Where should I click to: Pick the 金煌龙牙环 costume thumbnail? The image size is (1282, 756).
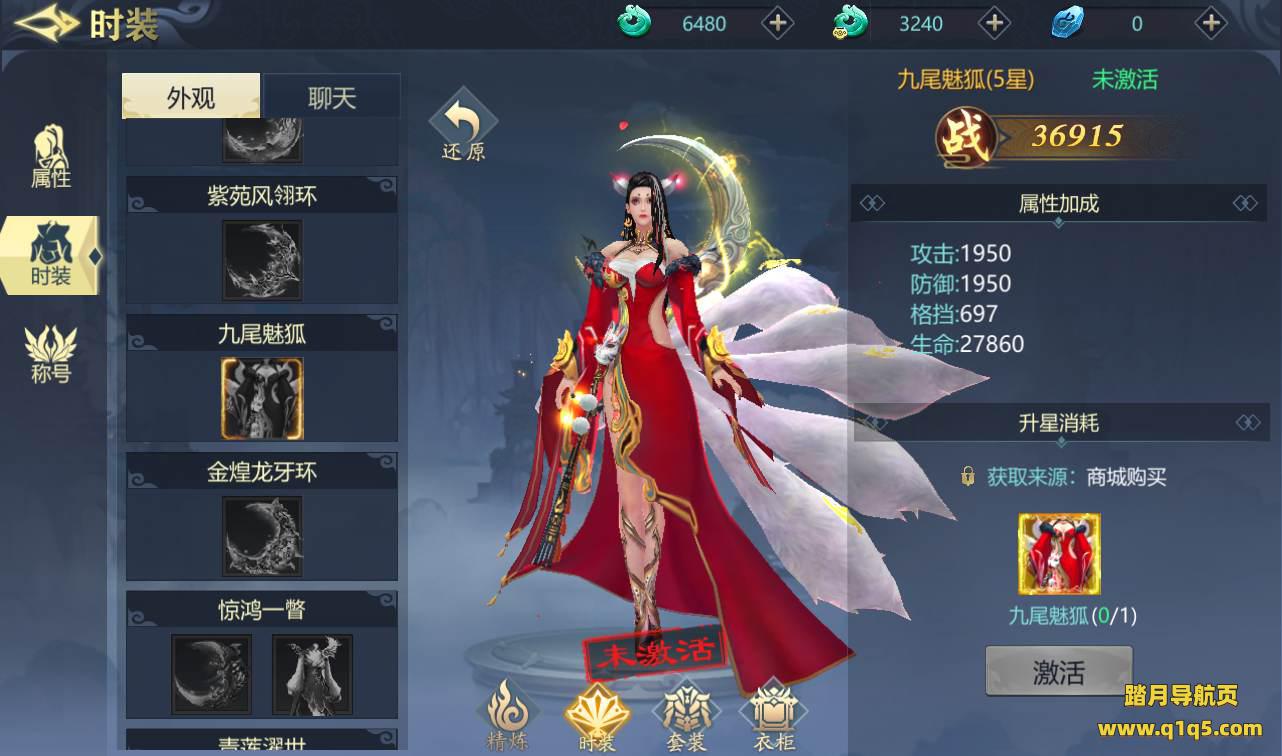[x=261, y=535]
